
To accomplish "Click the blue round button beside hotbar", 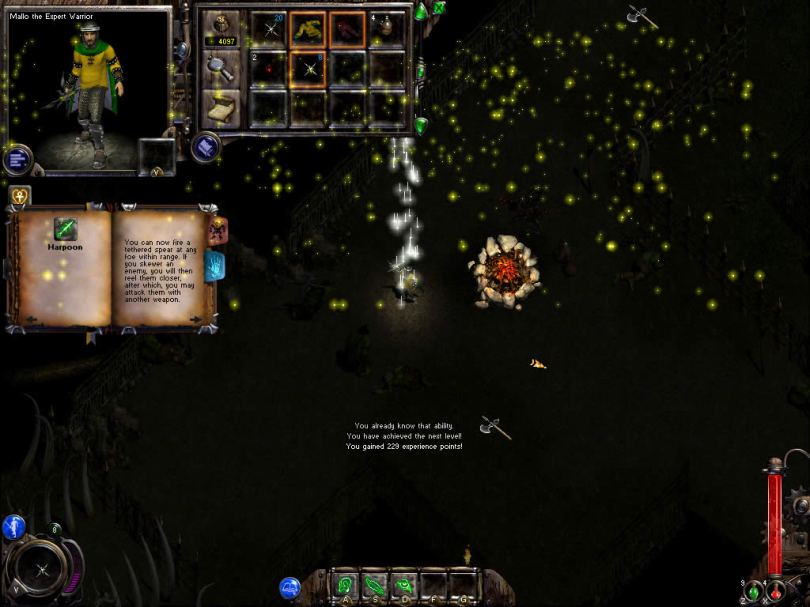I will tap(290, 588).
